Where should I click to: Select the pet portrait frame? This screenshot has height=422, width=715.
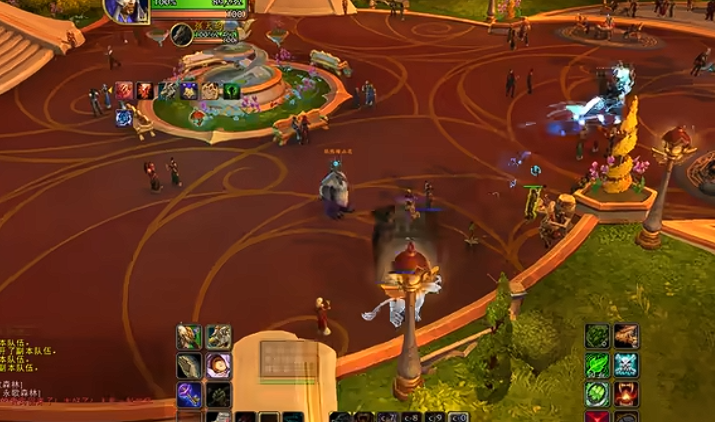tap(181, 35)
